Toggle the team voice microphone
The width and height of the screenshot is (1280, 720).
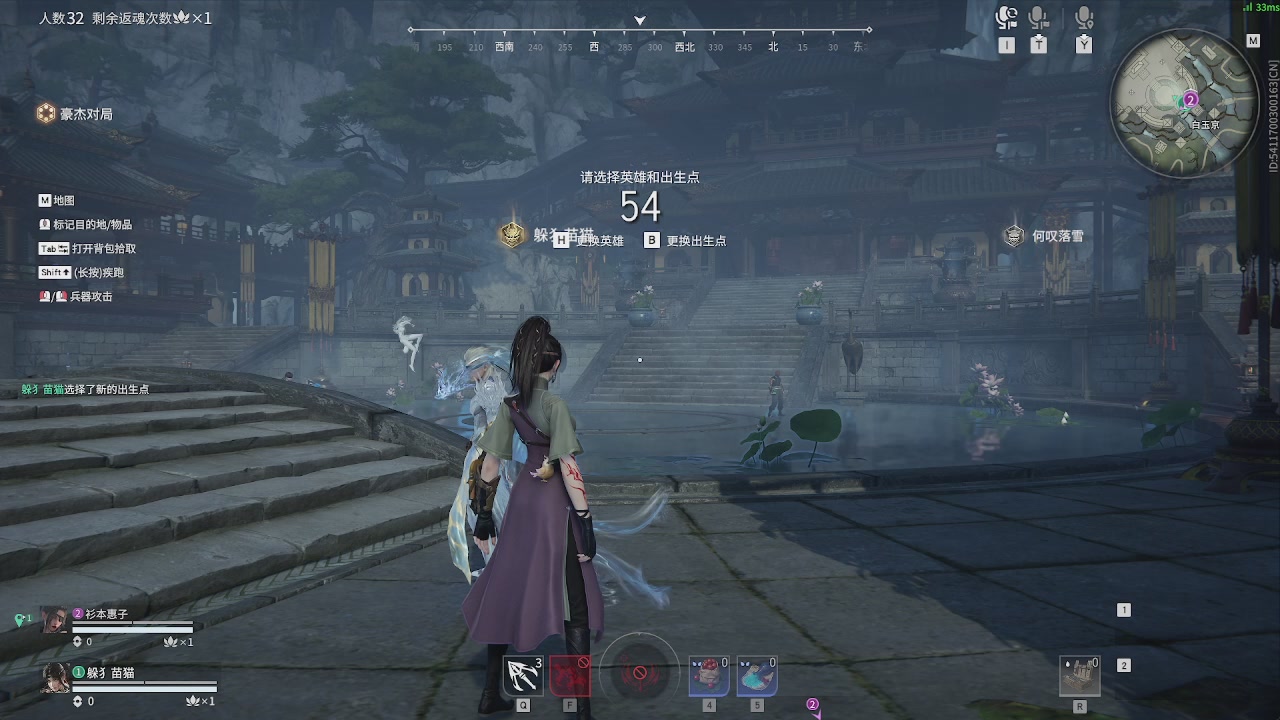(1039, 19)
